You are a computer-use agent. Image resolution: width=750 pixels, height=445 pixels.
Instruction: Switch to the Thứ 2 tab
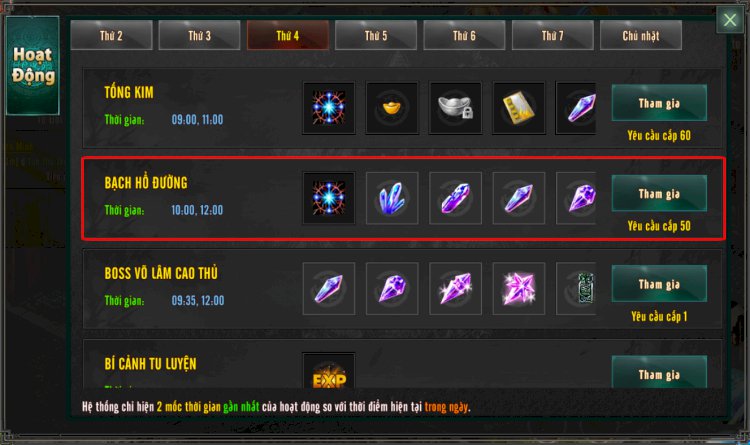click(111, 35)
